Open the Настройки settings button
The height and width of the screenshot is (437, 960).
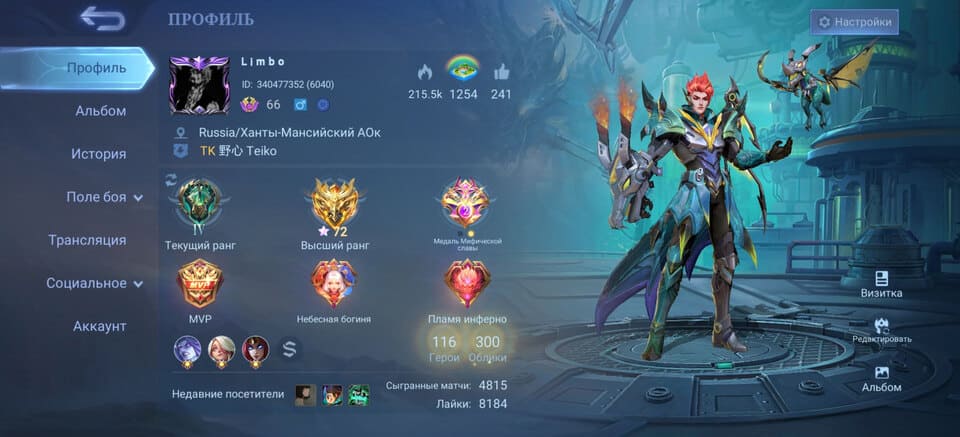(854, 22)
